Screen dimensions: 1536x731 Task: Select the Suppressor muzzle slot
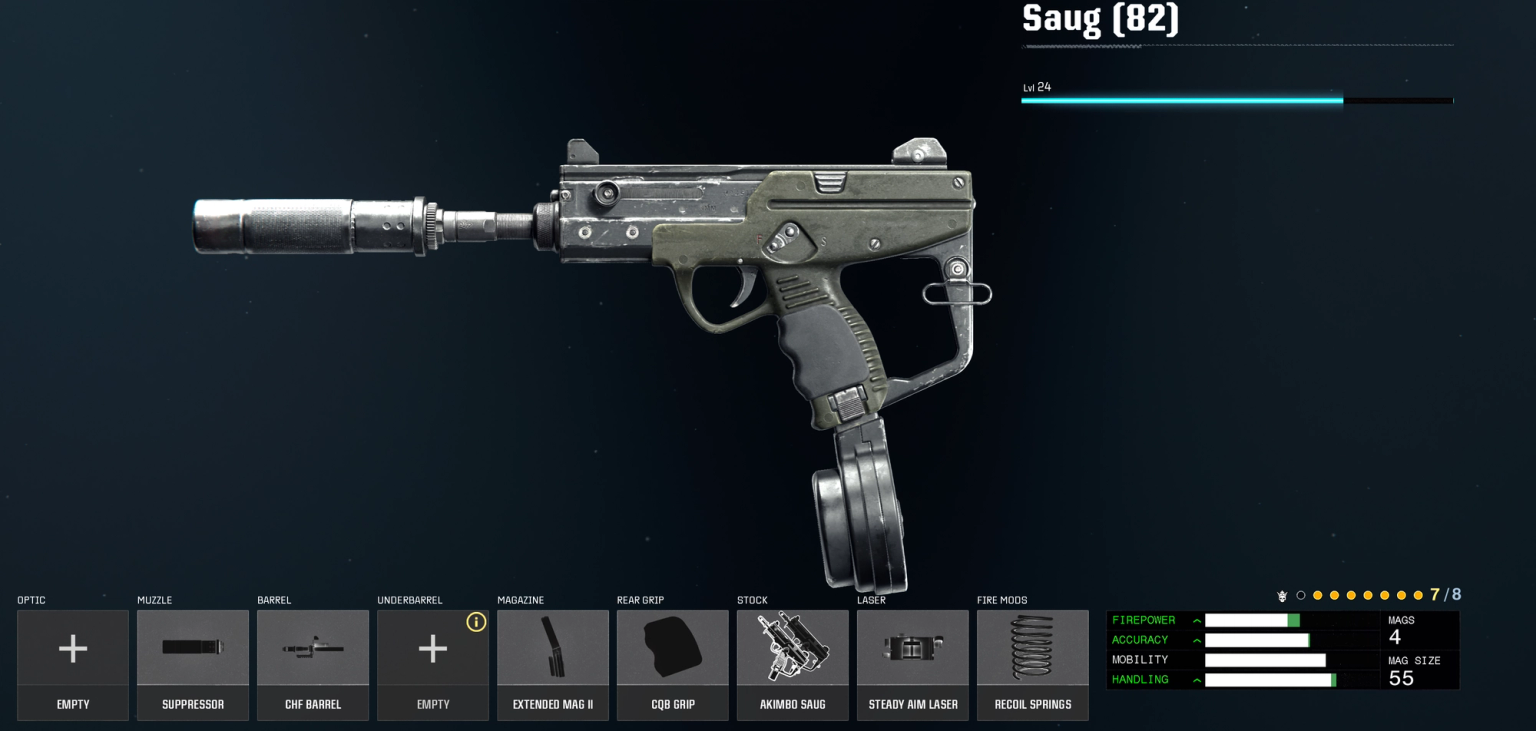(193, 665)
